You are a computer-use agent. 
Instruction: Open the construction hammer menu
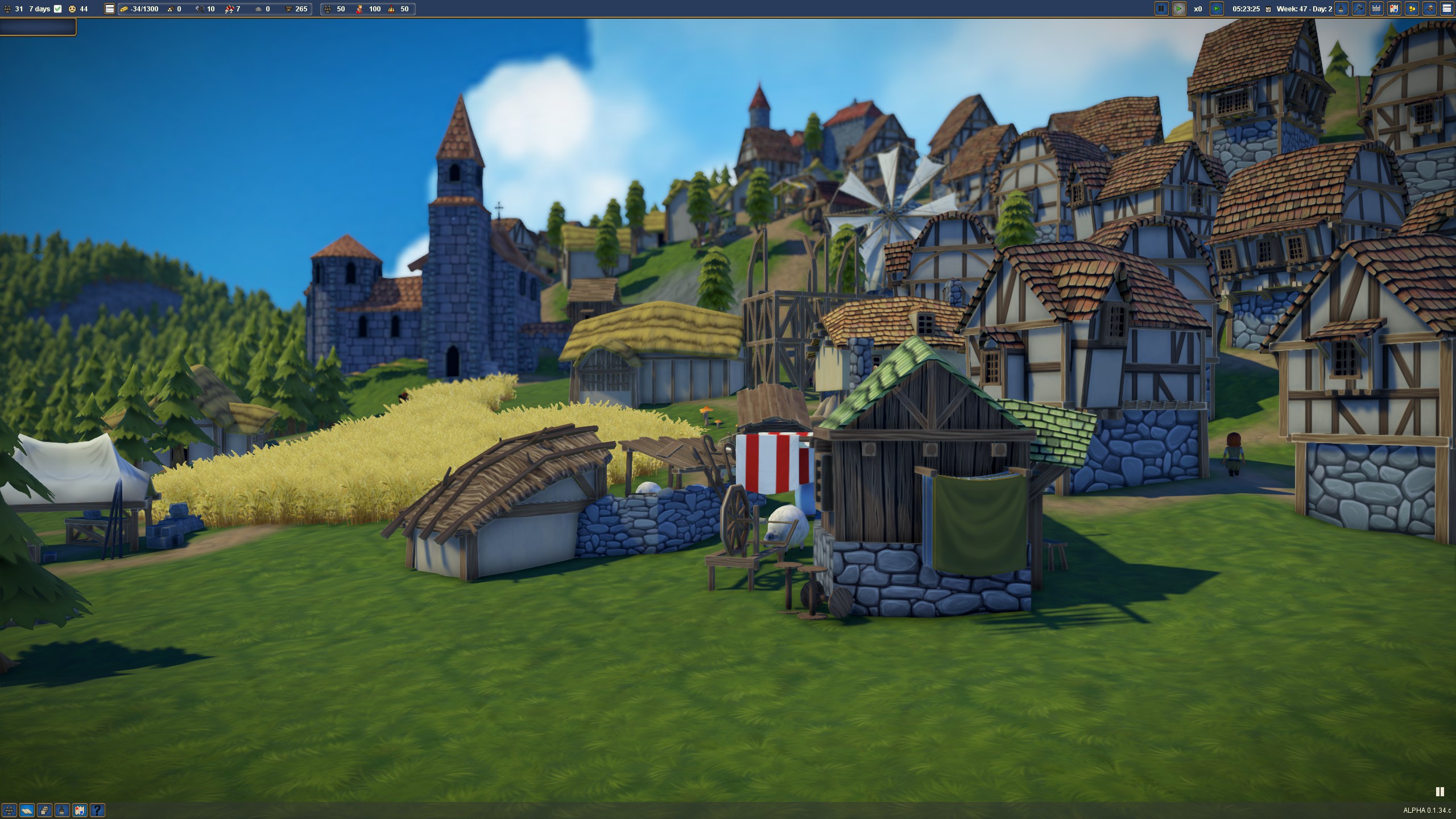coord(1359,9)
